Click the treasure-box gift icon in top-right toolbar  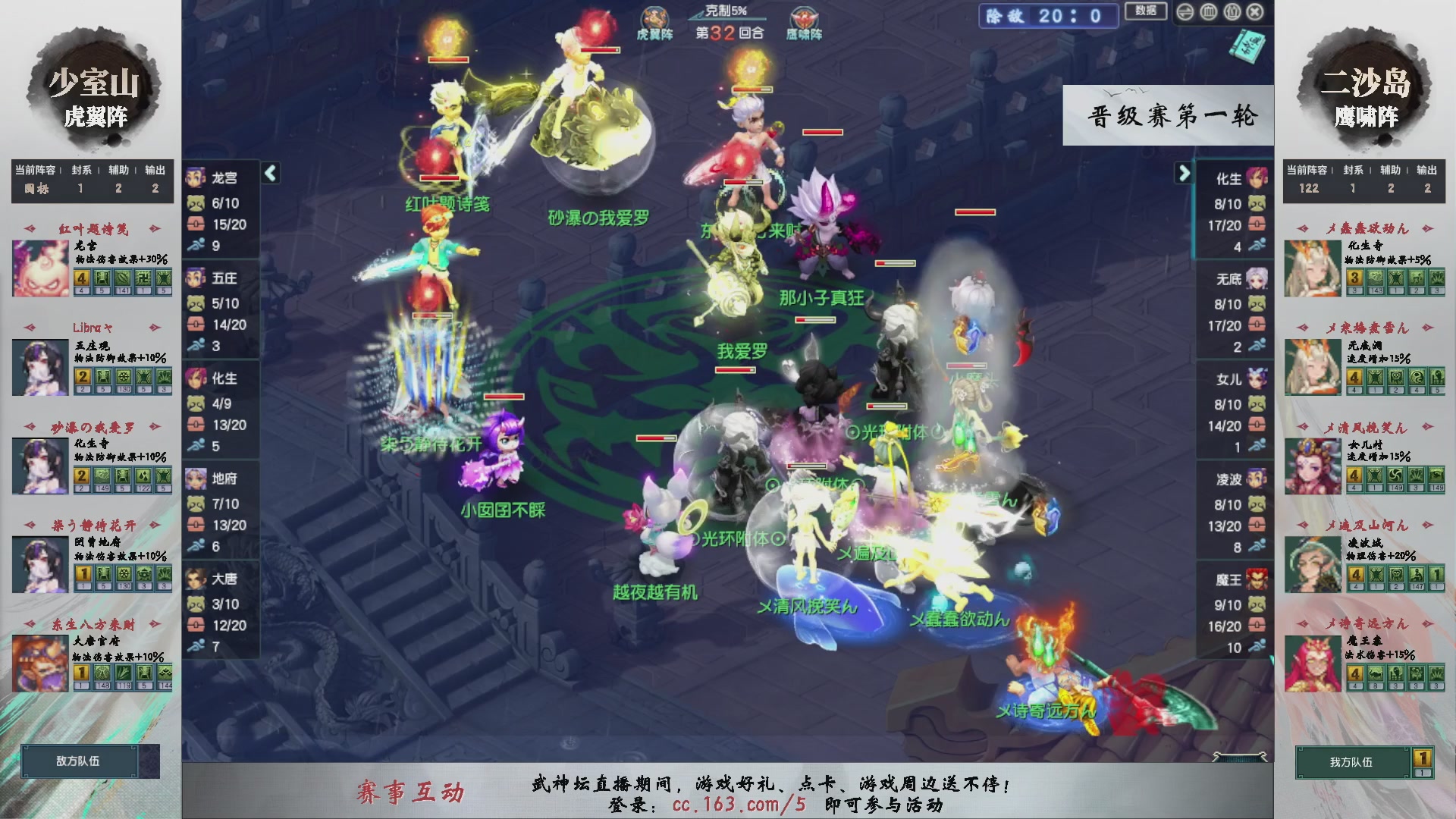coord(1232,12)
